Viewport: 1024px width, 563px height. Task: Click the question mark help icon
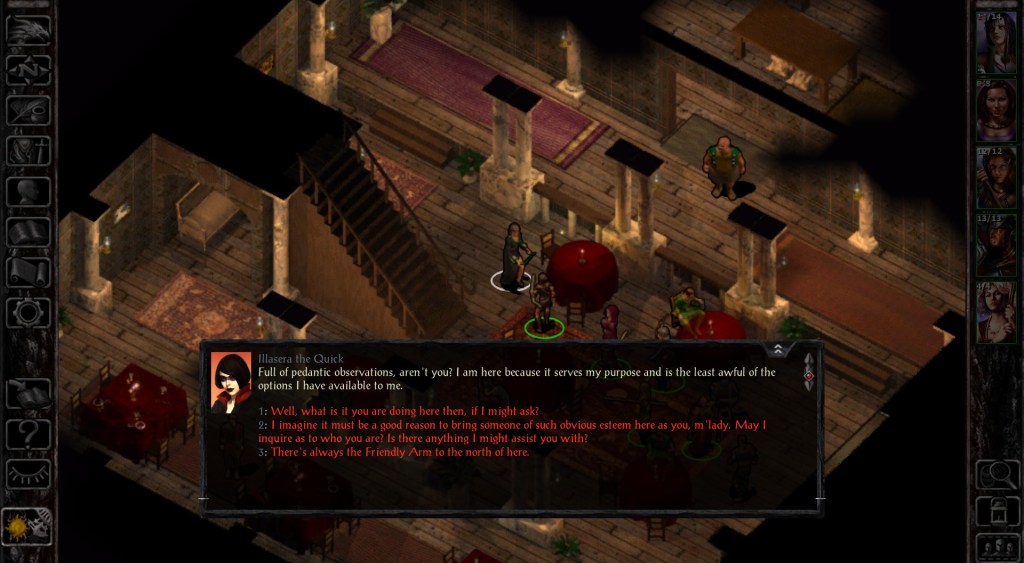28,434
